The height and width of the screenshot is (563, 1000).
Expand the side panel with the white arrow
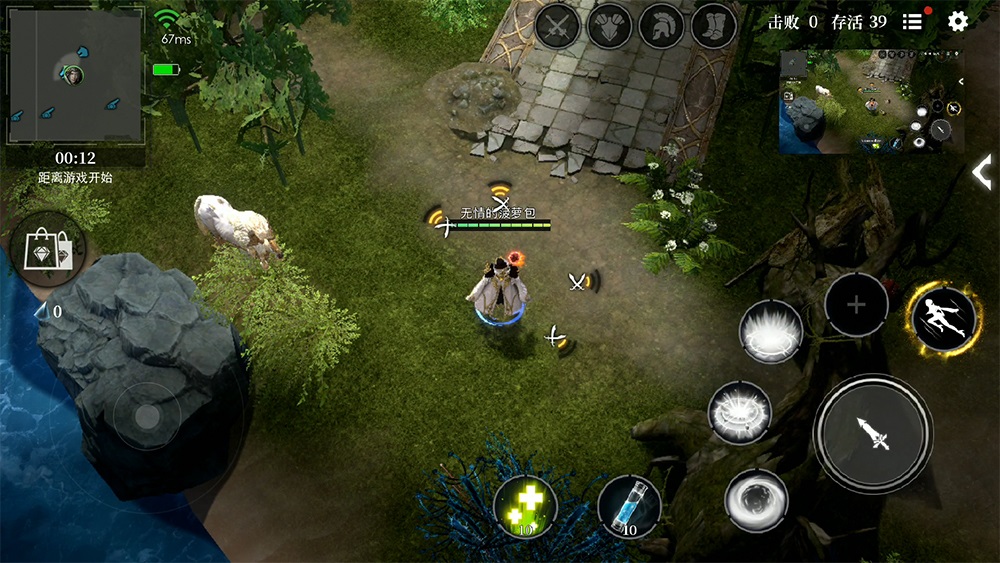pyautogui.click(x=983, y=172)
